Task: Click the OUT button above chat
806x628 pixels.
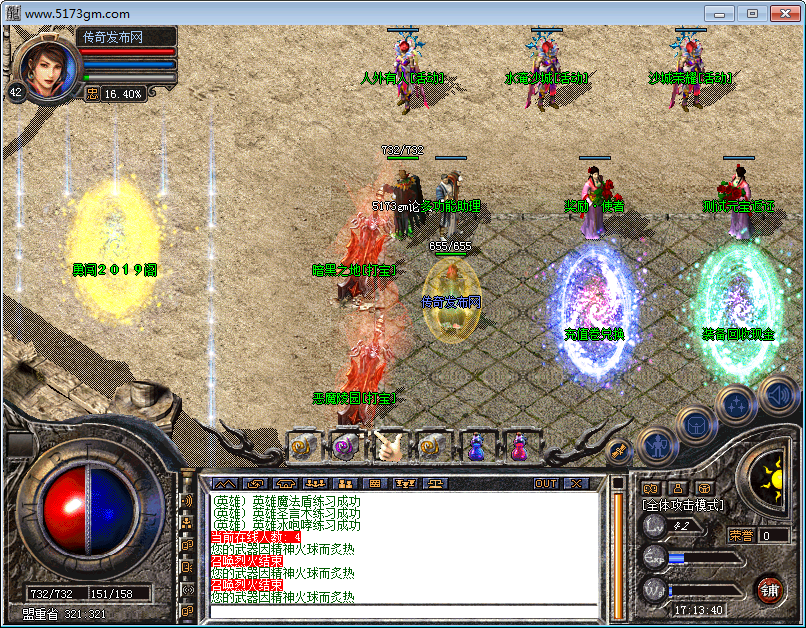Action: pos(546,484)
